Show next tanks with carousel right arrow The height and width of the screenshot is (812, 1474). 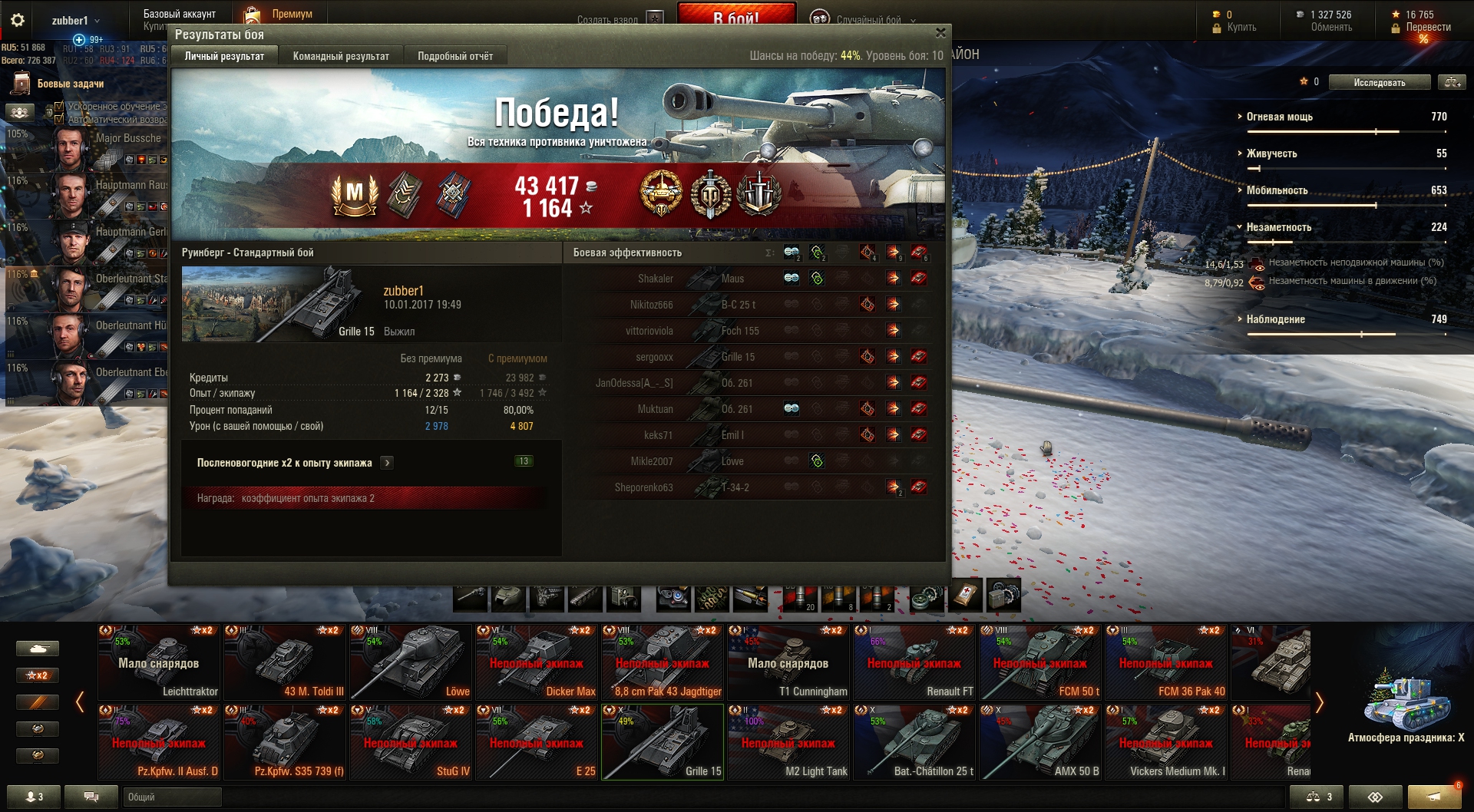[1320, 702]
